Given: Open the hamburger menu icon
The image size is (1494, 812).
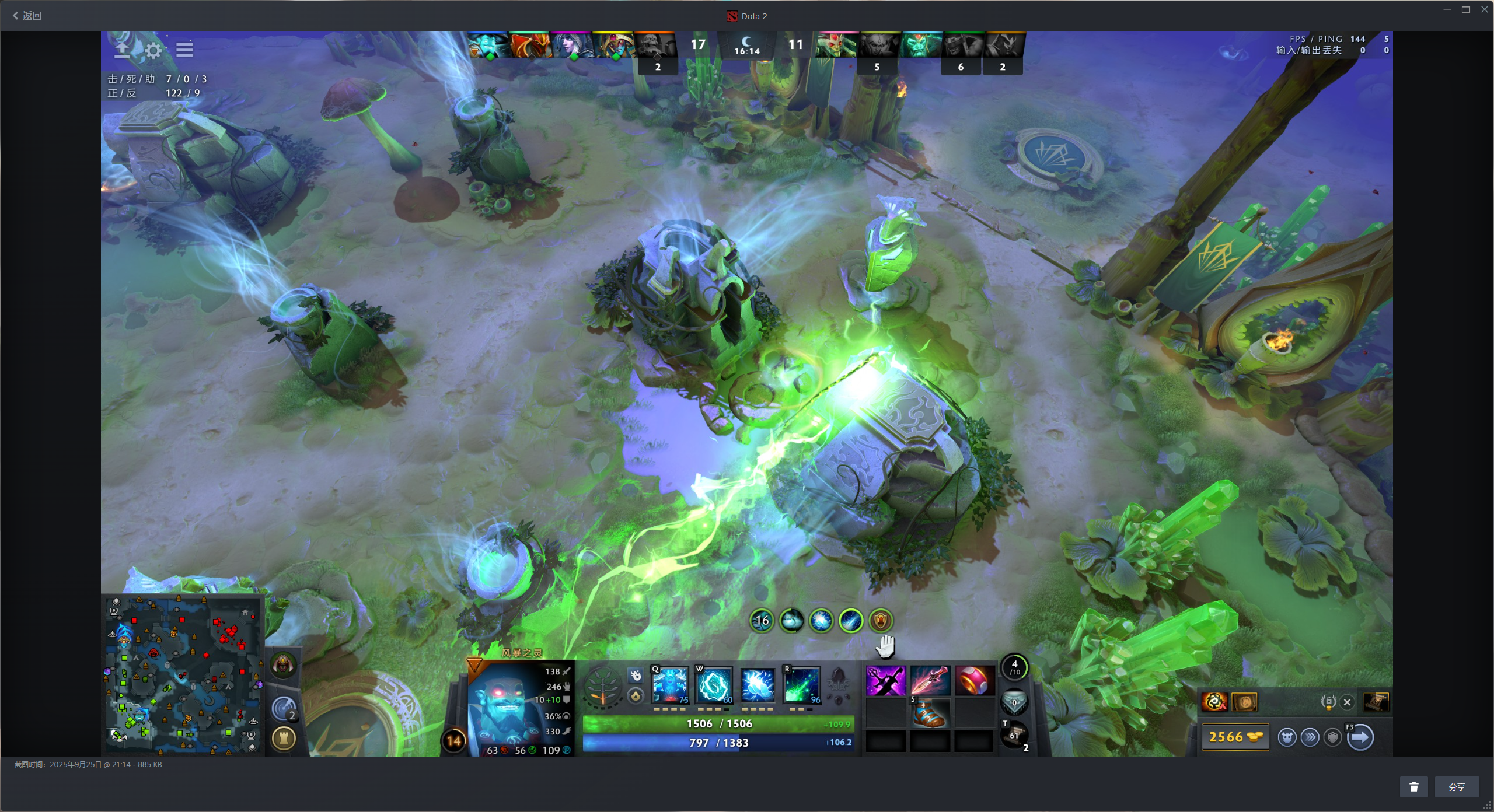Looking at the screenshot, I should (184, 50).
